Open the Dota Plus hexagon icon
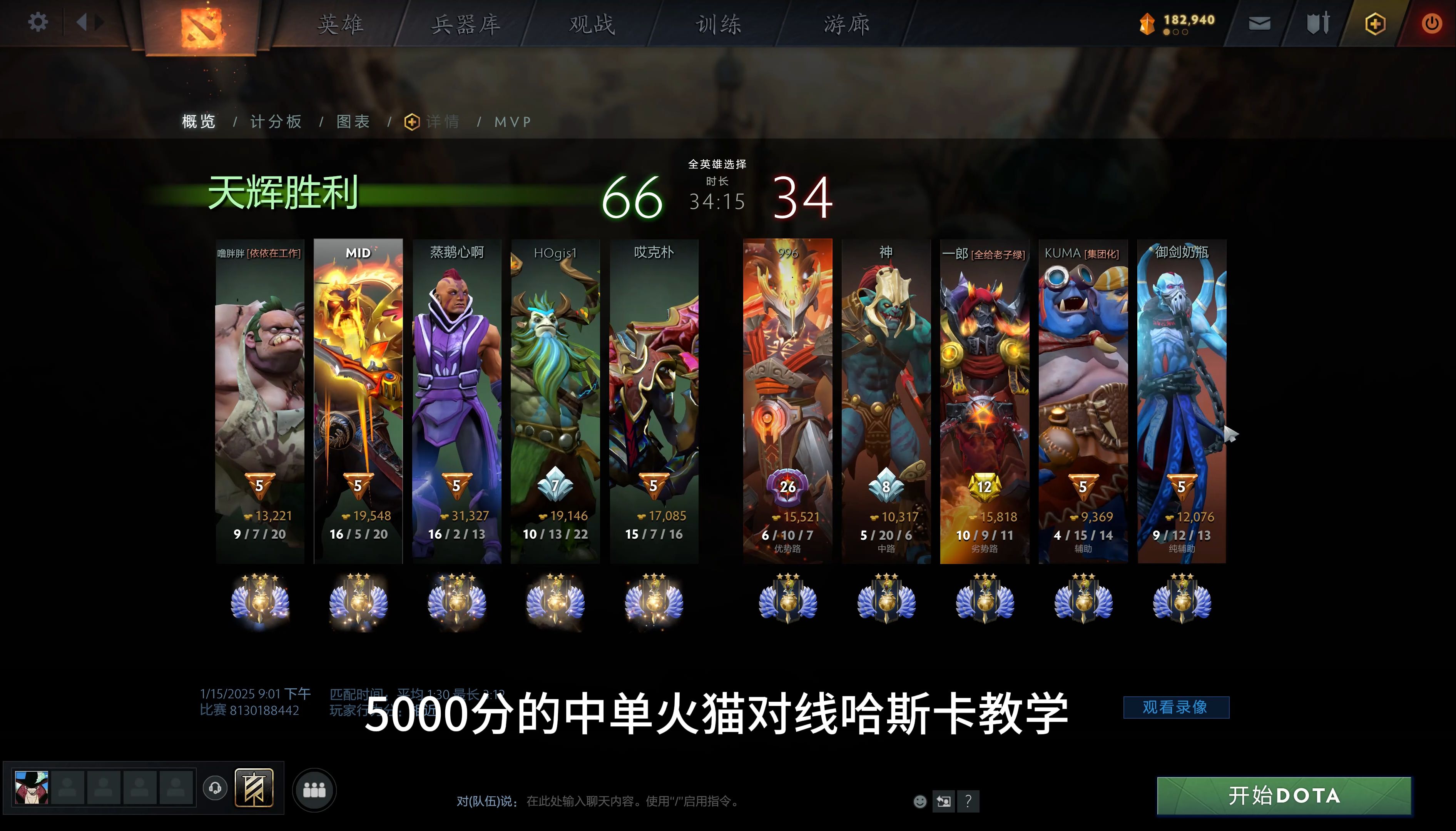 (x=1374, y=23)
